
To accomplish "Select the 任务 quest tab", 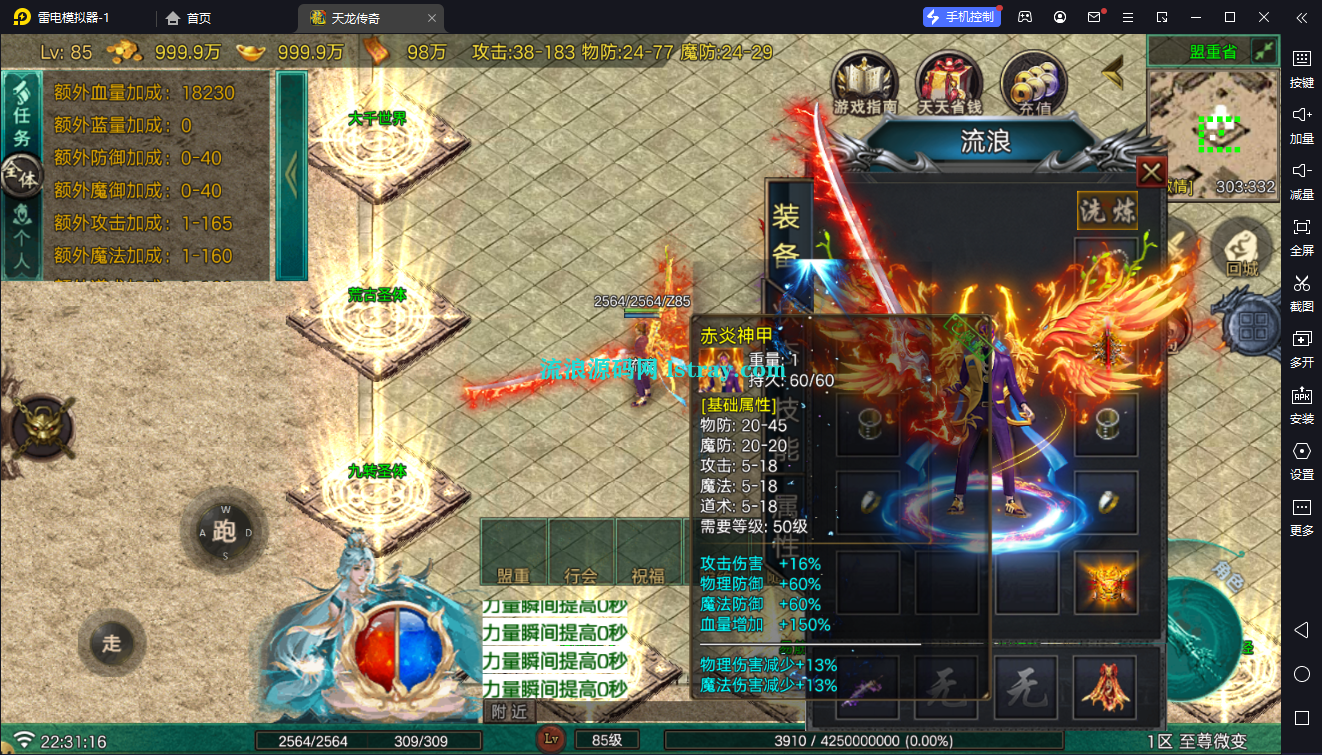I will [x=21, y=110].
